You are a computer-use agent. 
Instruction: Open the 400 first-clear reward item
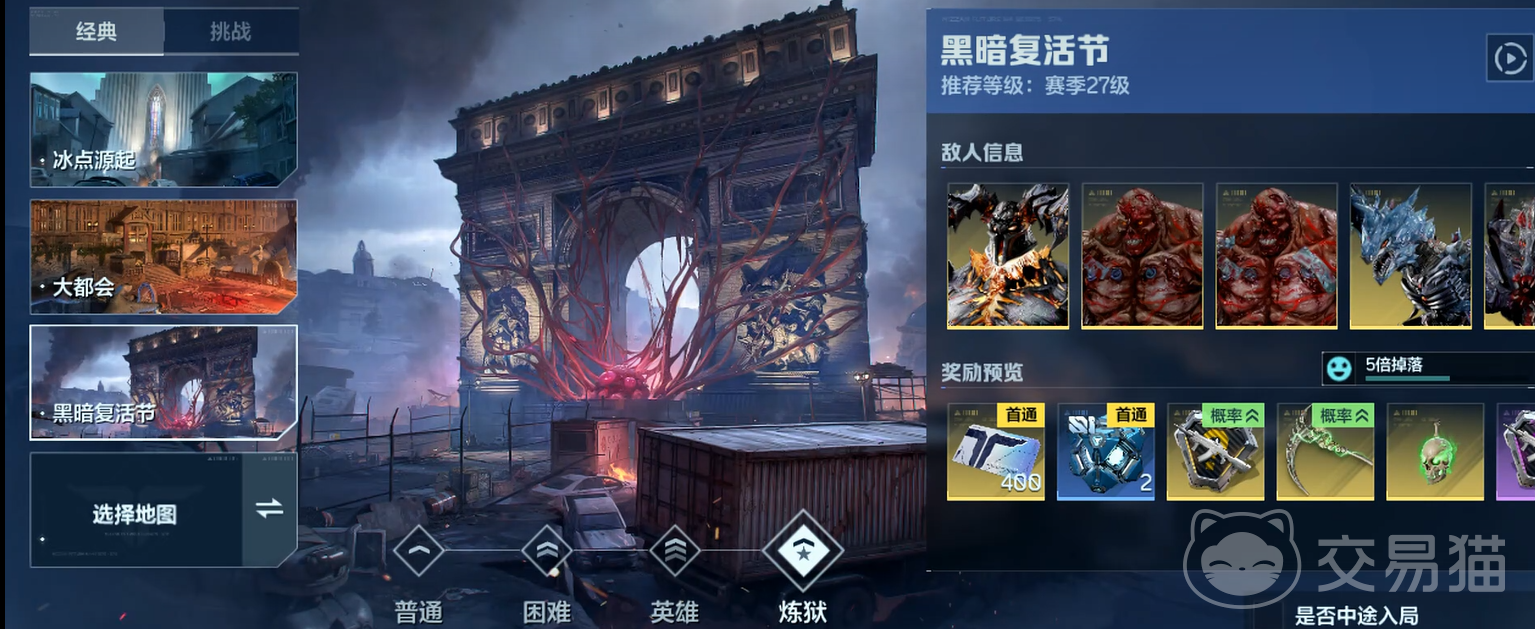point(996,451)
